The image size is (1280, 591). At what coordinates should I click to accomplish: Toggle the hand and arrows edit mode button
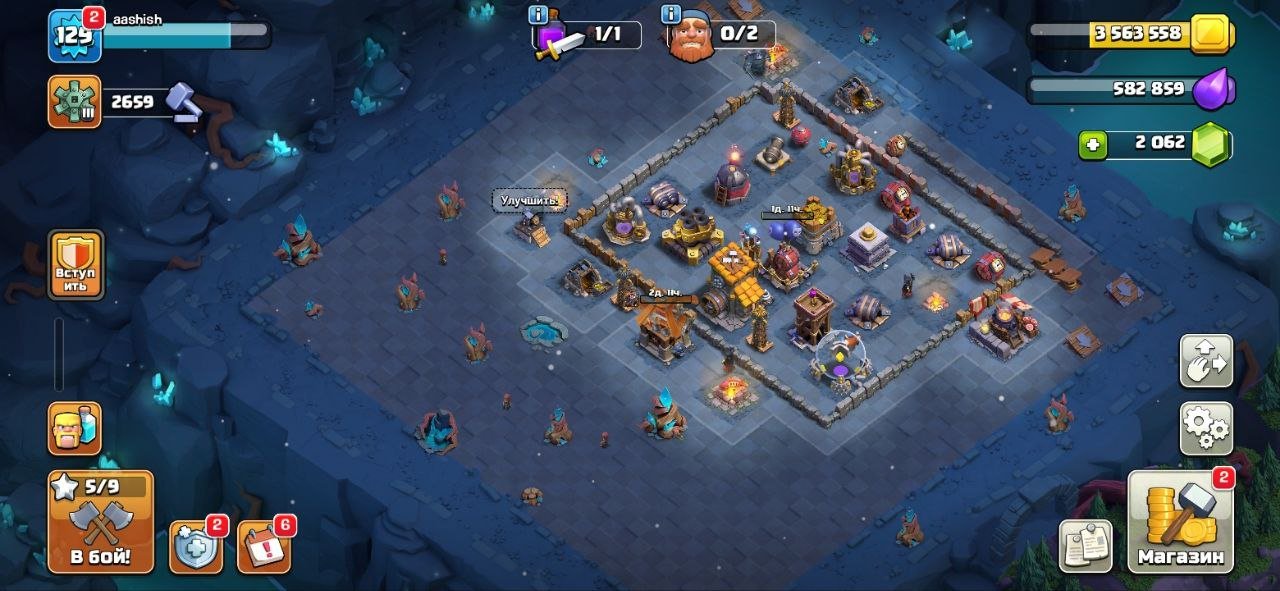pyautogui.click(x=1205, y=361)
